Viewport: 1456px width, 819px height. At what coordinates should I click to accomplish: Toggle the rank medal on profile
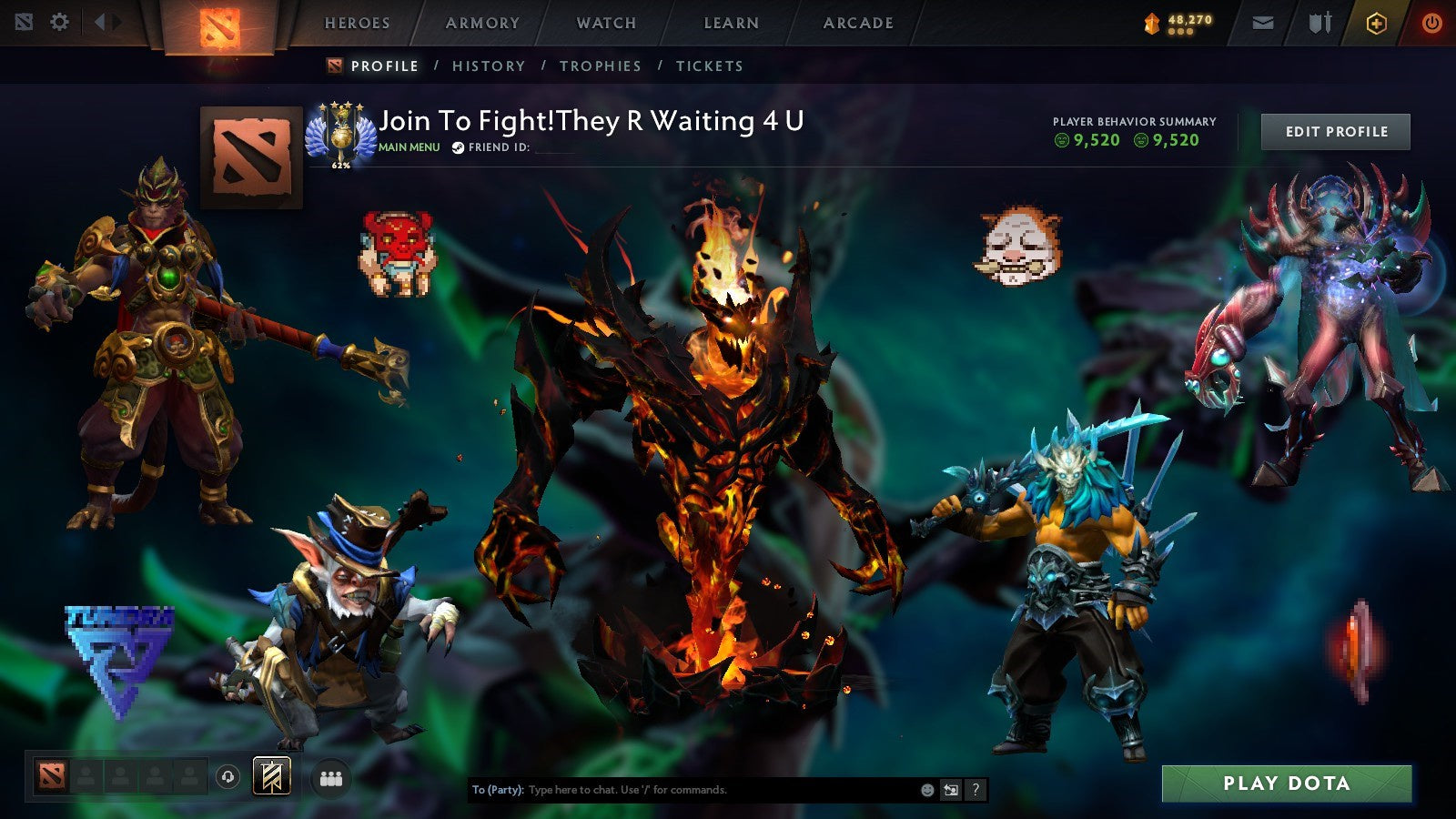coord(343,132)
